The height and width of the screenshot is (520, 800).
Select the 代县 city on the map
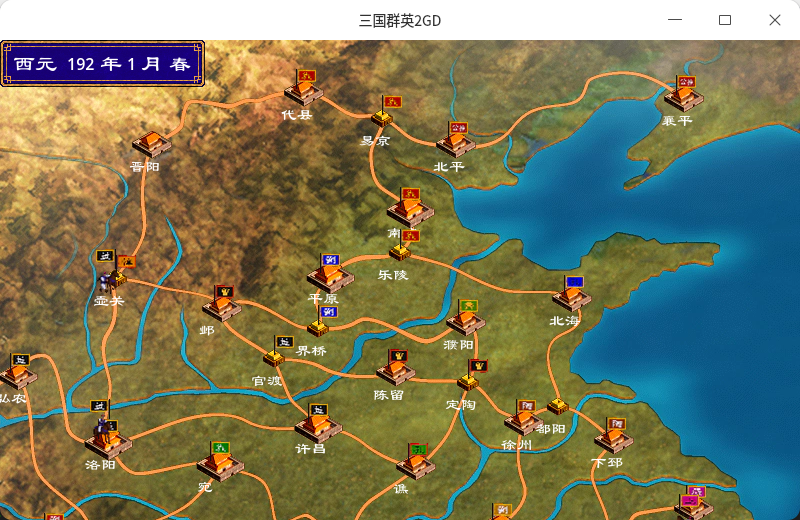click(x=303, y=93)
